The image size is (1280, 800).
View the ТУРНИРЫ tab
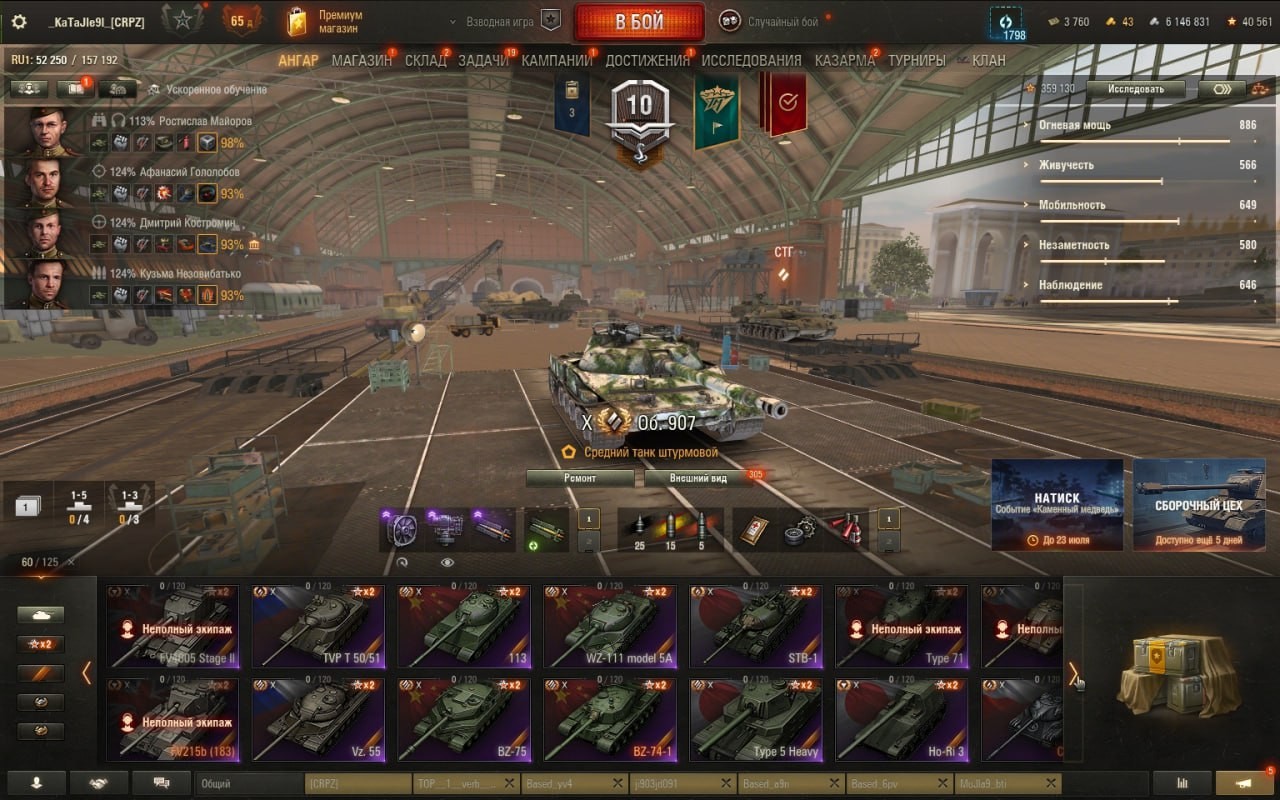pyautogui.click(x=916, y=60)
